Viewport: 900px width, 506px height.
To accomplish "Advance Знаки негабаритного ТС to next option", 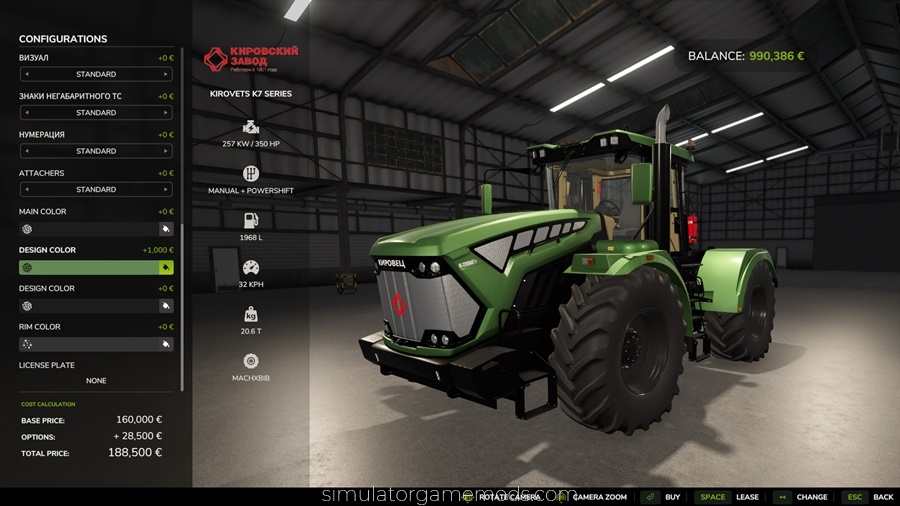I will pyautogui.click(x=166, y=113).
